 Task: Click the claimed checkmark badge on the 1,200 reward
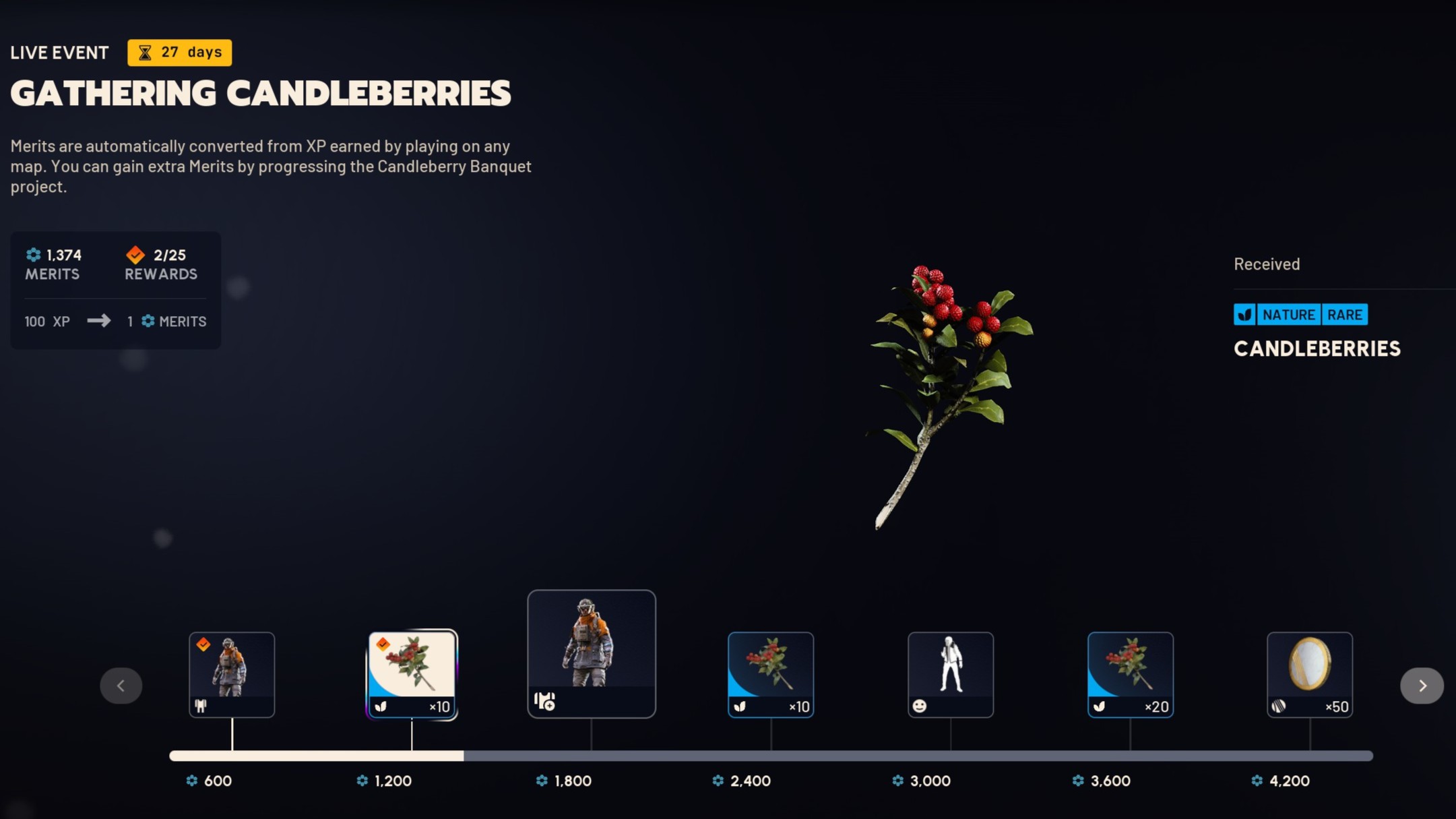pyautogui.click(x=385, y=643)
